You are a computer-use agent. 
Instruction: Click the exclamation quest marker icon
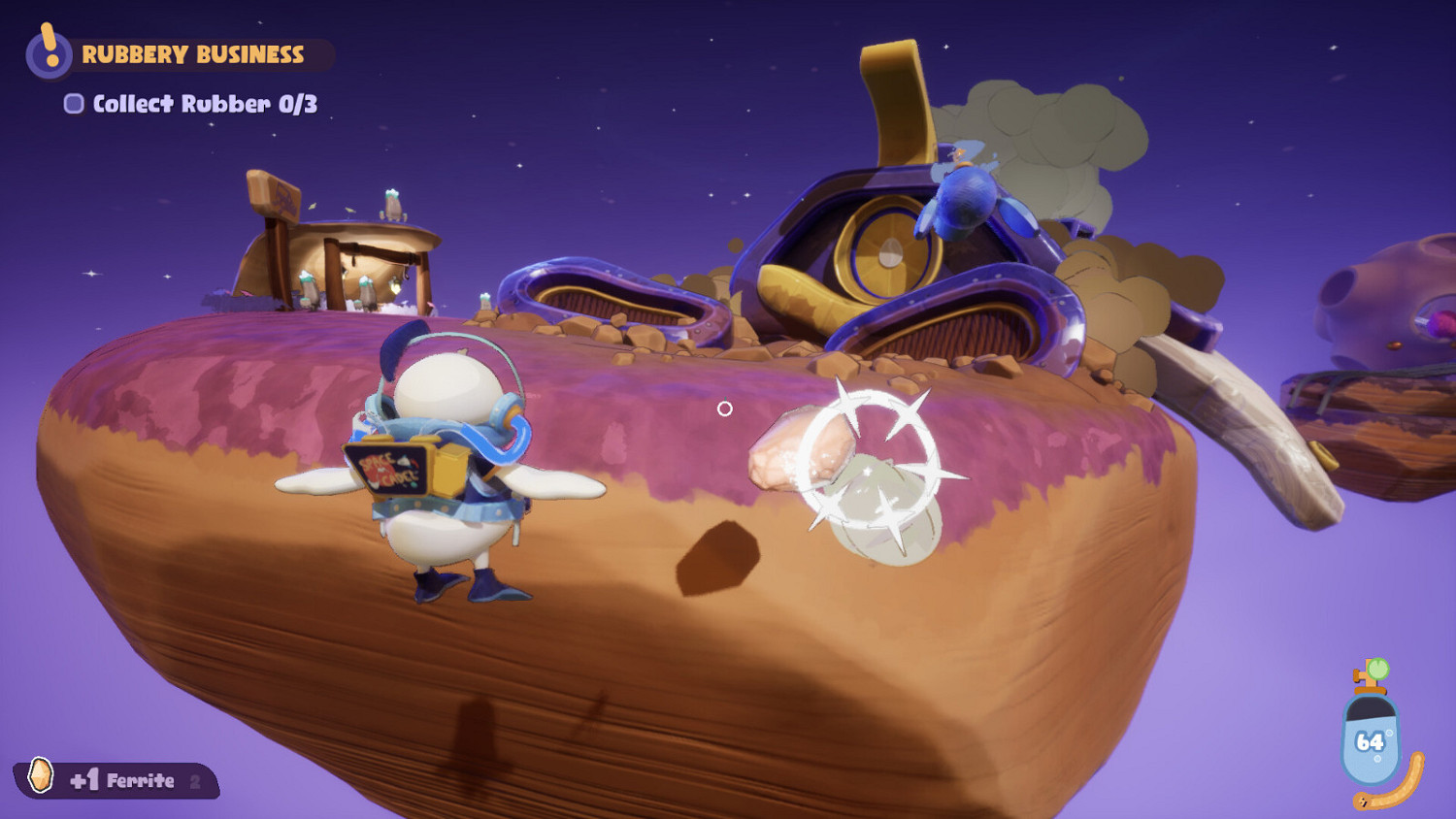[47, 53]
